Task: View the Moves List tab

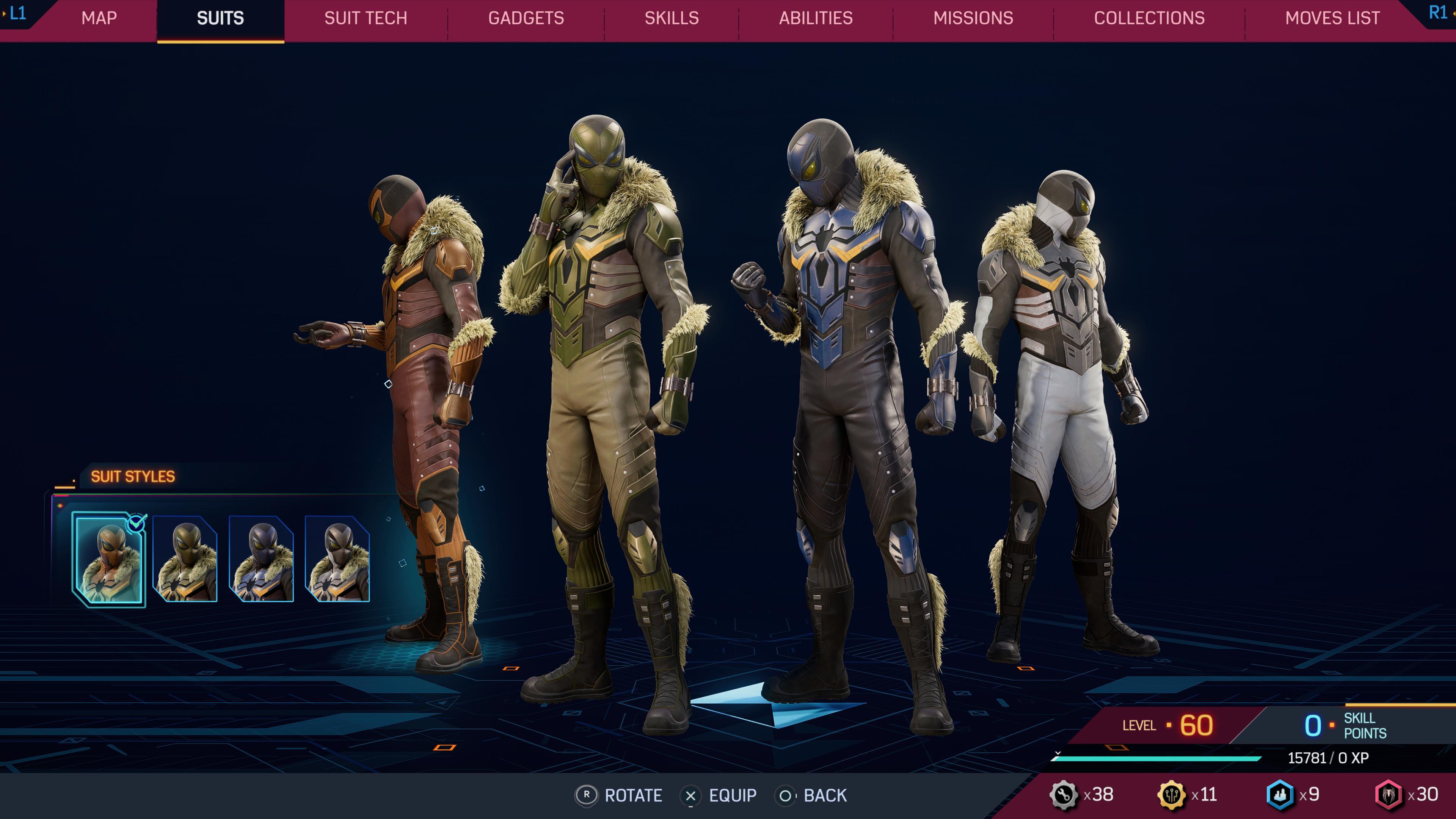Action: pyautogui.click(x=1332, y=18)
